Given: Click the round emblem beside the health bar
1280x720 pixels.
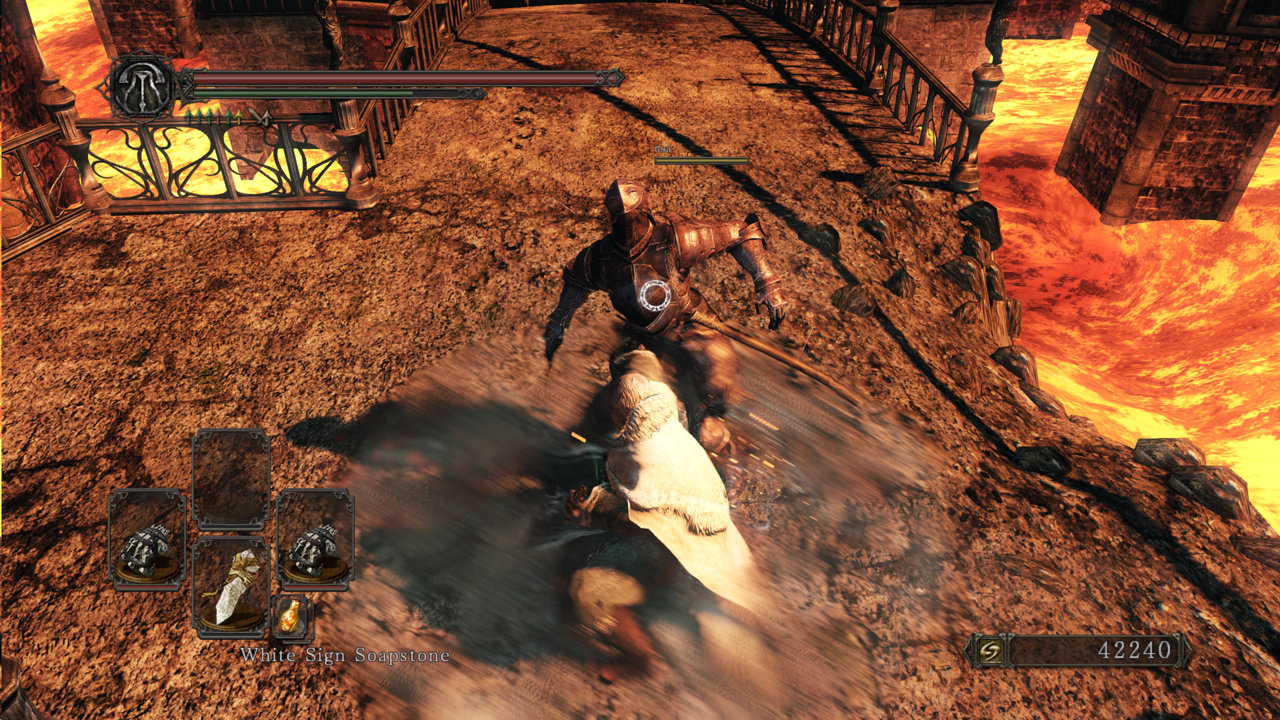Looking at the screenshot, I should click(x=143, y=86).
